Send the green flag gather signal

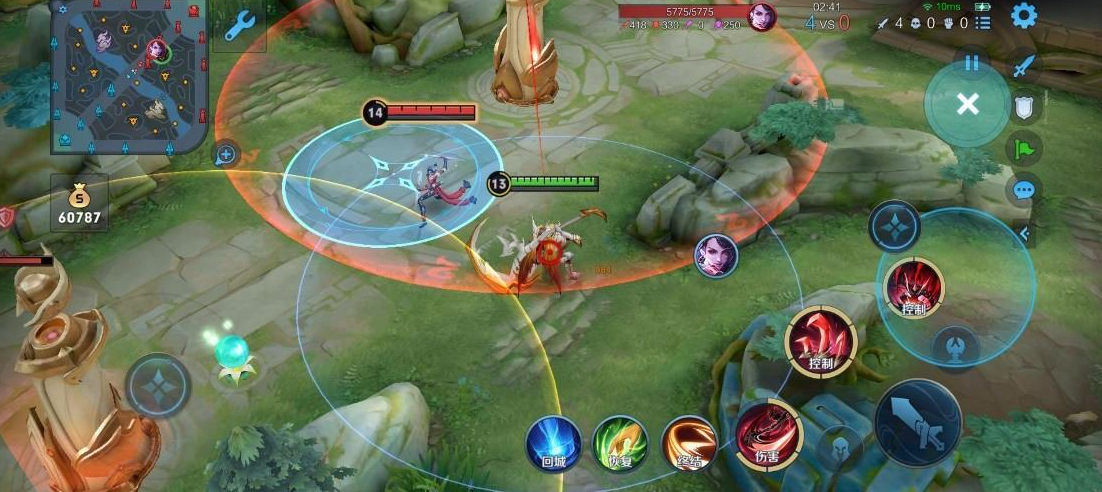coord(1024,149)
